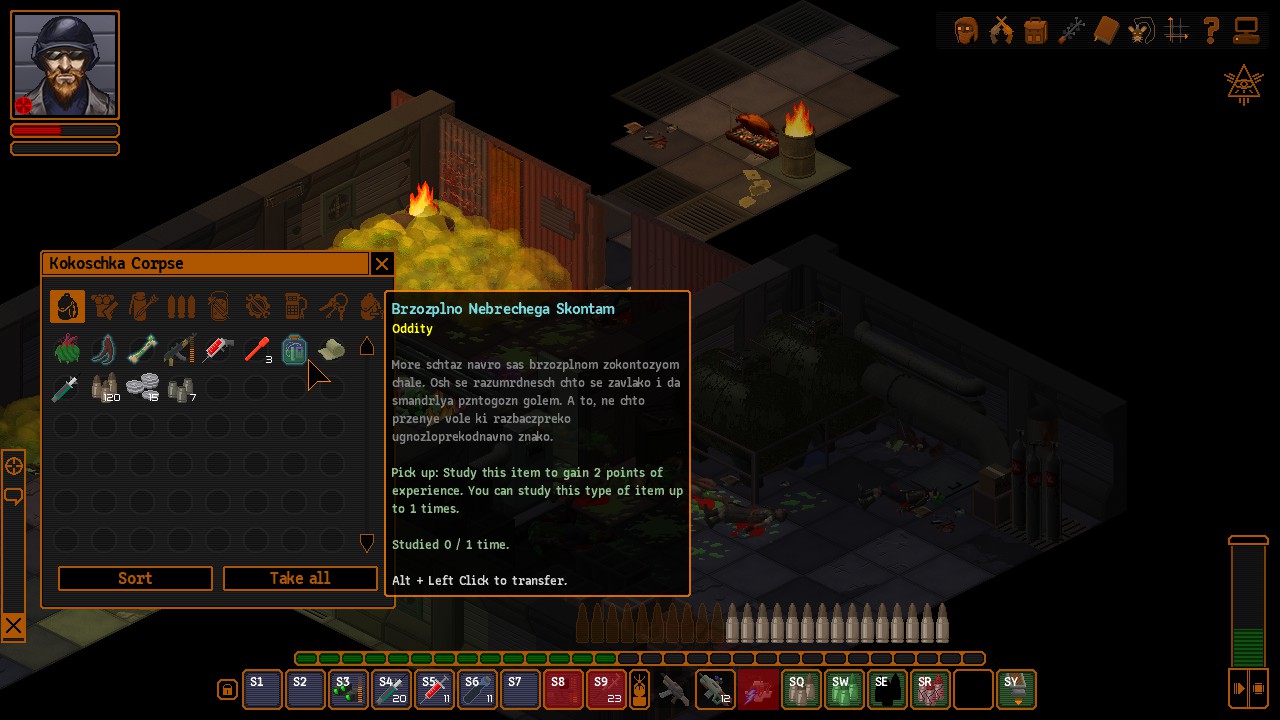Screen dimensions: 1280x720
Task: Click the player portrait
Action: coord(65,64)
